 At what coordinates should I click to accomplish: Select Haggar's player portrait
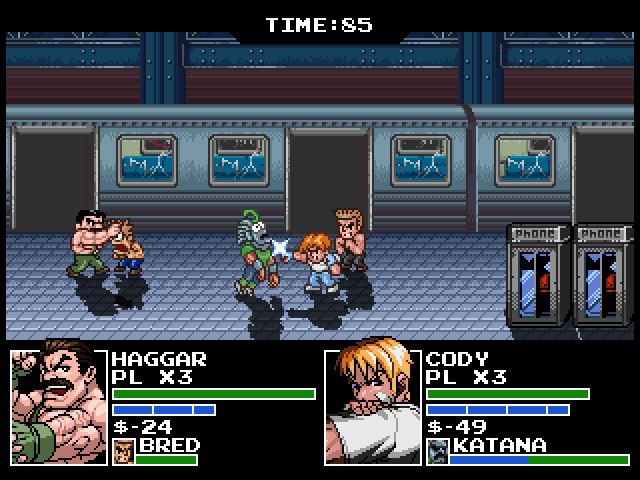(59, 405)
